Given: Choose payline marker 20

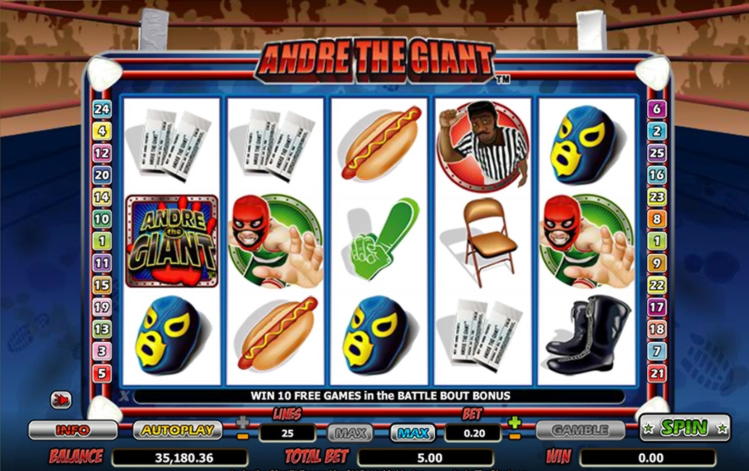Looking at the screenshot, I should point(102,175).
